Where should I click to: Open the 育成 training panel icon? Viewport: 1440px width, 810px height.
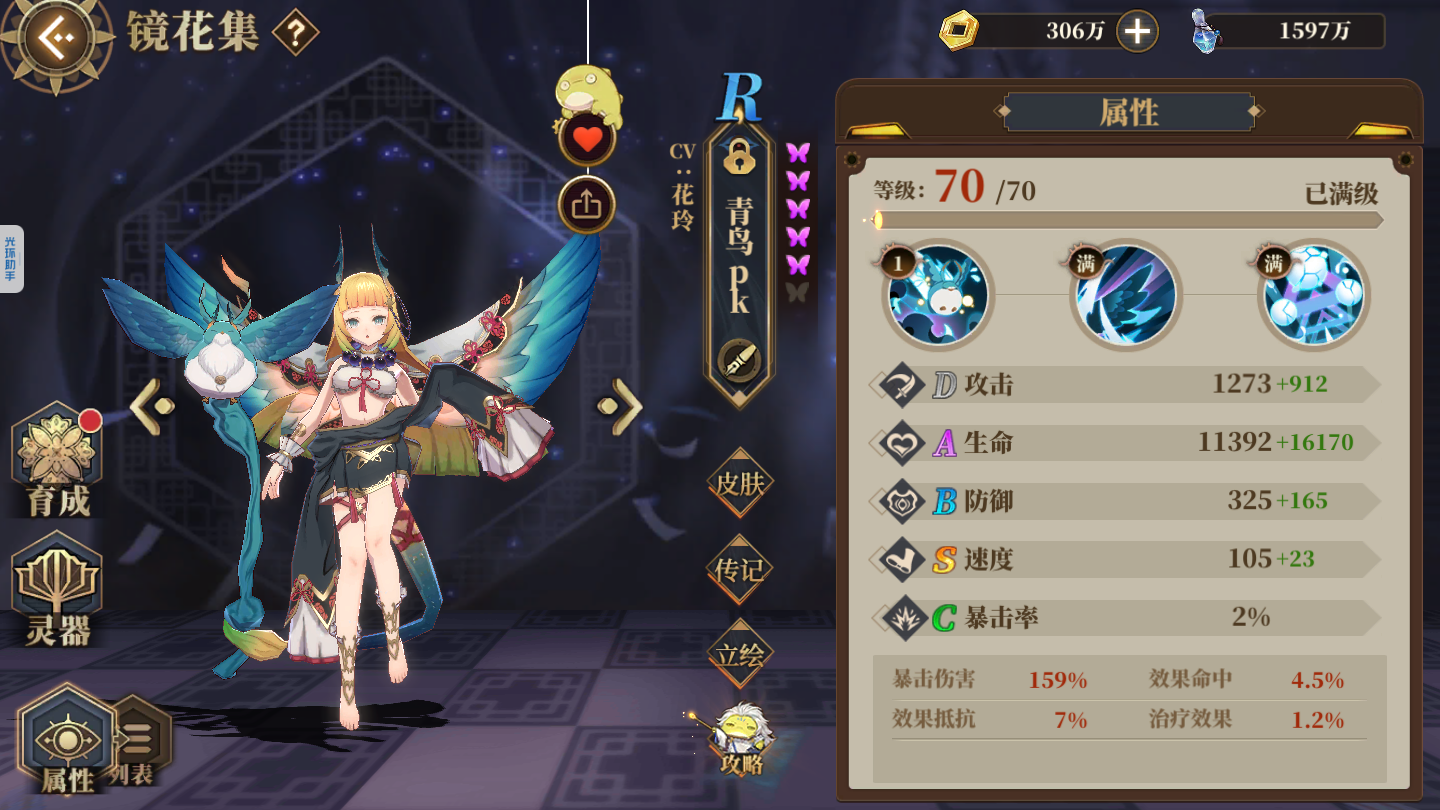pos(57,455)
